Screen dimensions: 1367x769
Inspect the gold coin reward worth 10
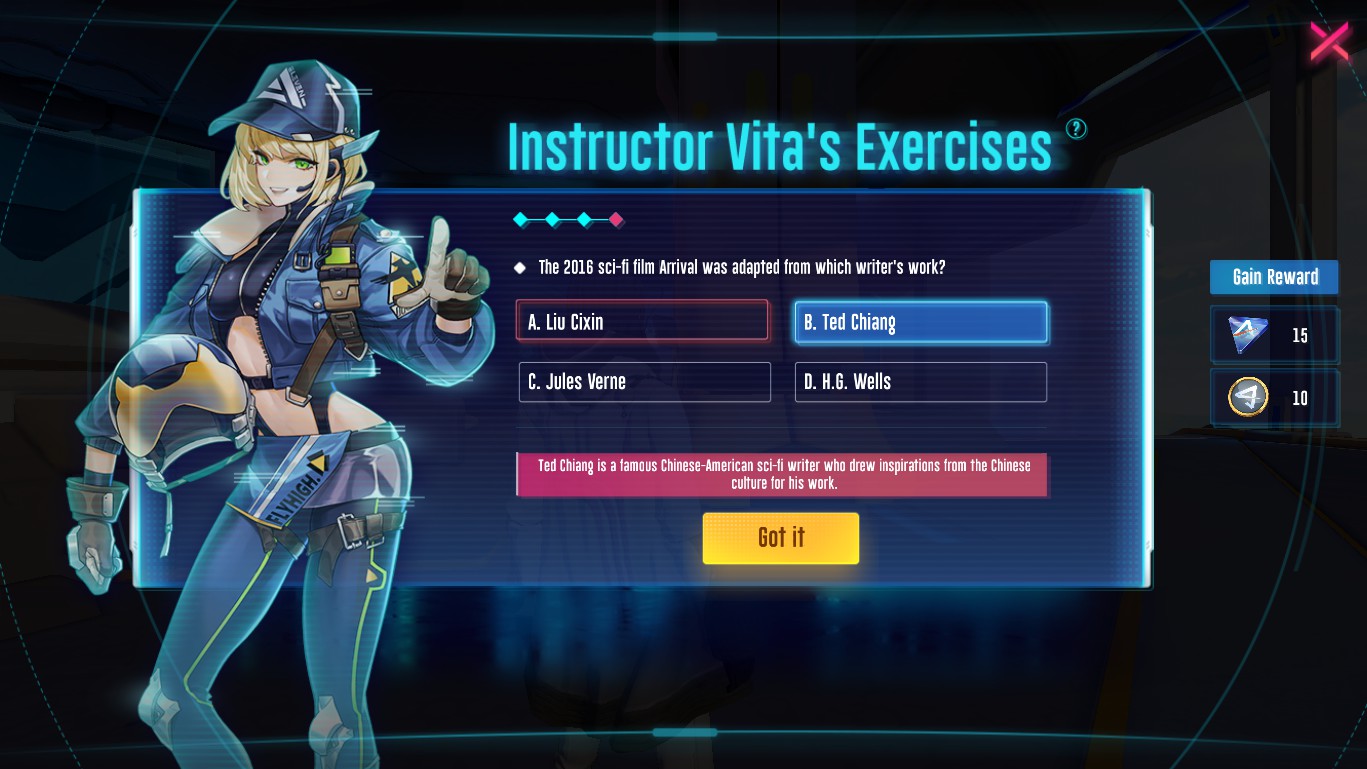click(x=1248, y=398)
